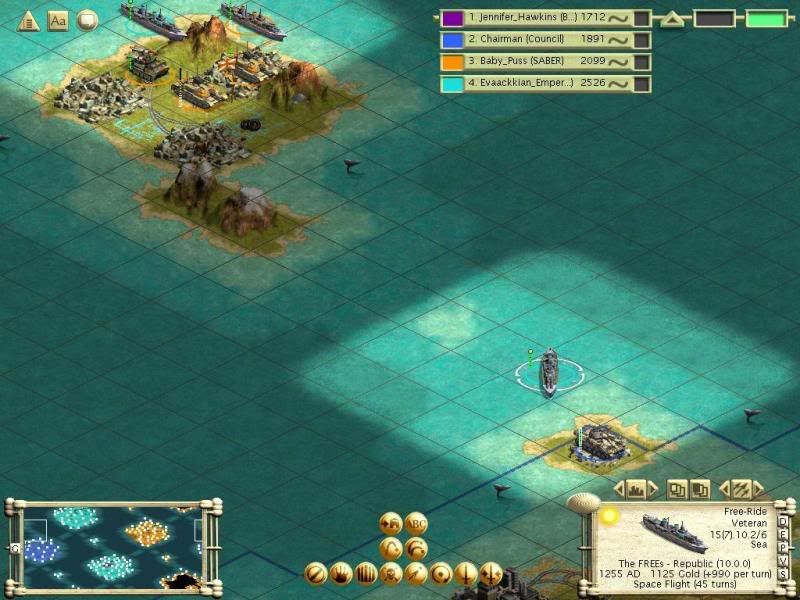
Task: Click the open hand hold order button
Action: (x=340, y=574)
